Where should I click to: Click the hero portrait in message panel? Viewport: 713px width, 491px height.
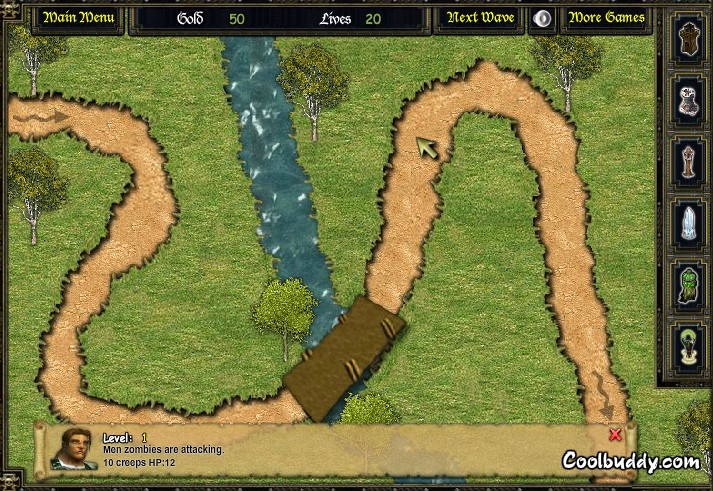tap(71, 448)
